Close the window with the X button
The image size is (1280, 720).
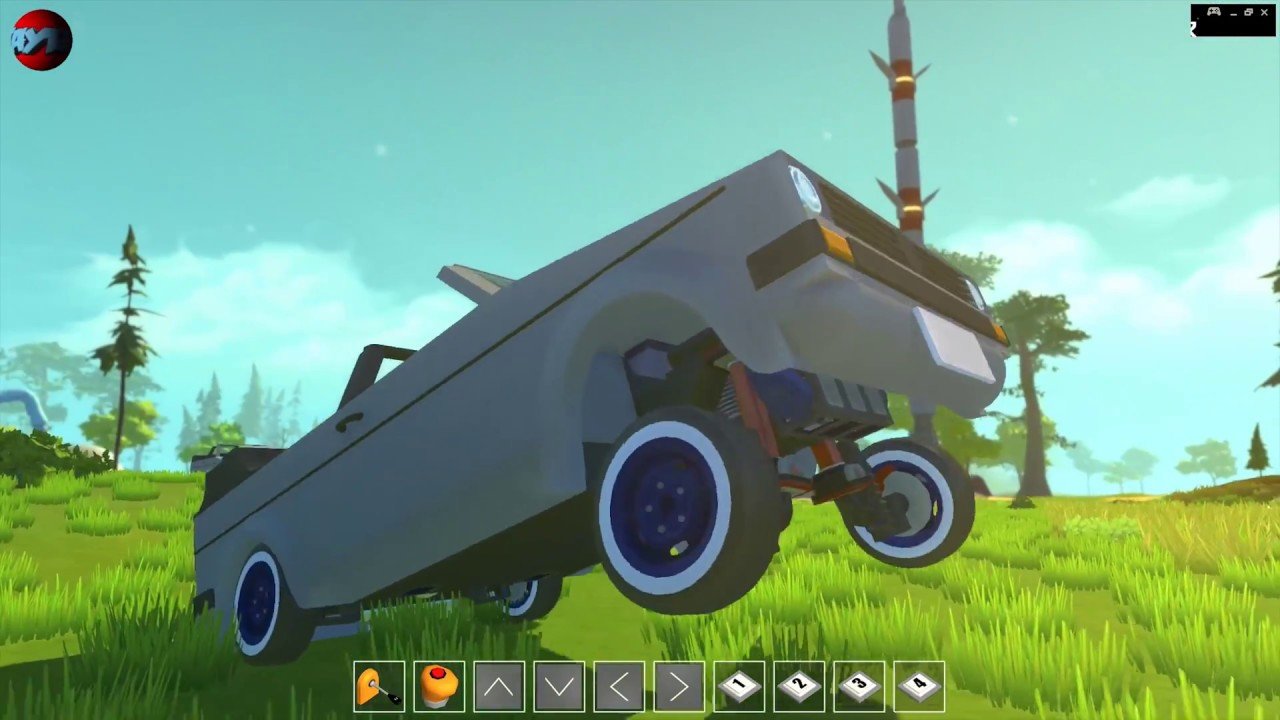[x=1264, y=12]
